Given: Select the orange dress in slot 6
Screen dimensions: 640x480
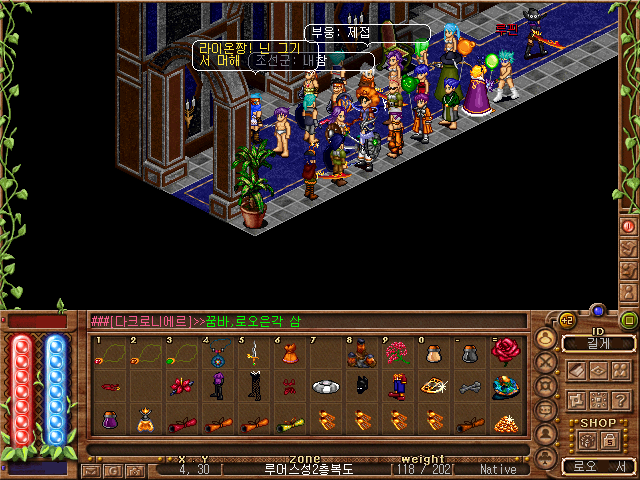Looking at the screenshot, I should [x=290, y=353].
